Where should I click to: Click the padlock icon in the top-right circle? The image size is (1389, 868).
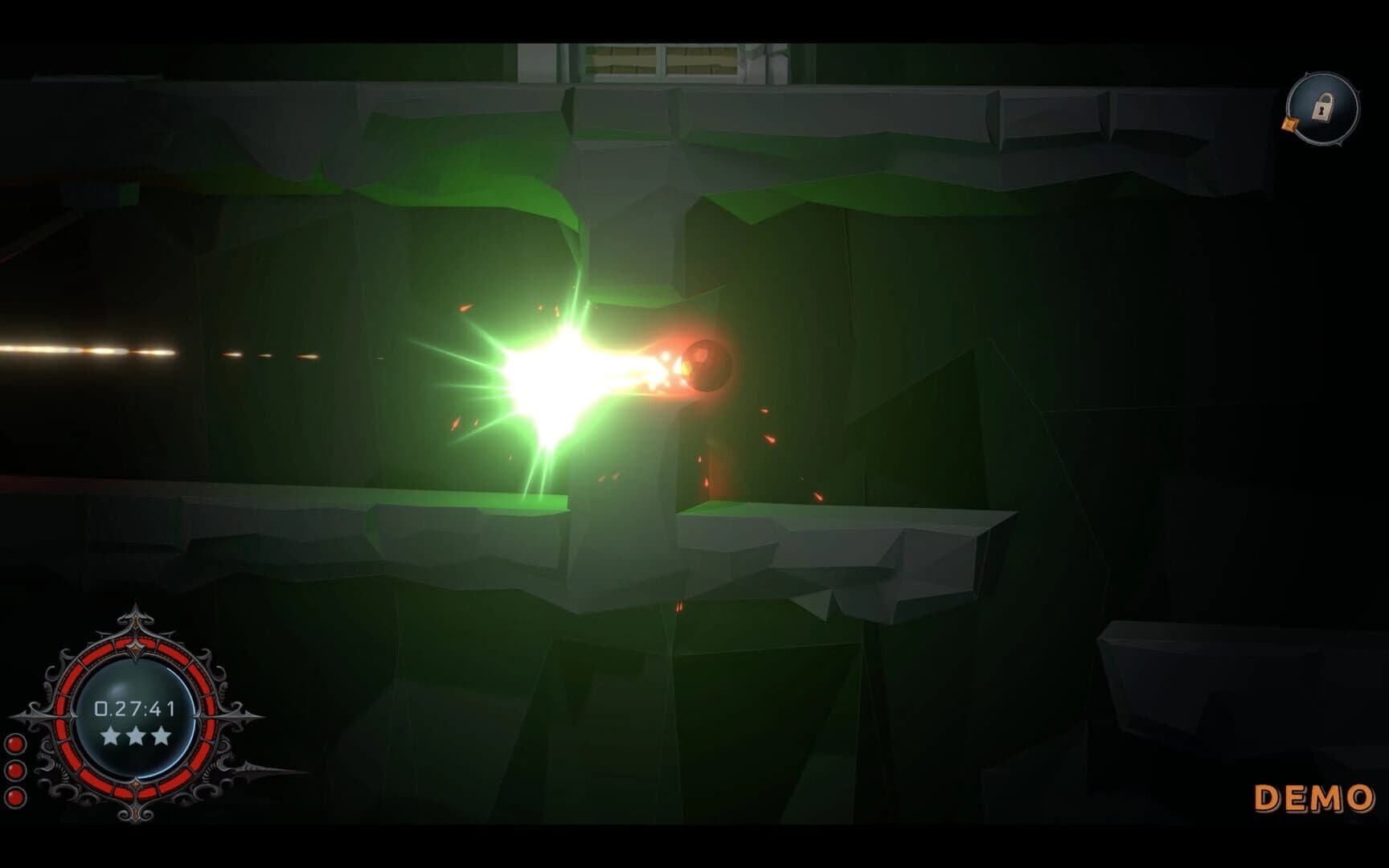click(x=1321, y=107)
